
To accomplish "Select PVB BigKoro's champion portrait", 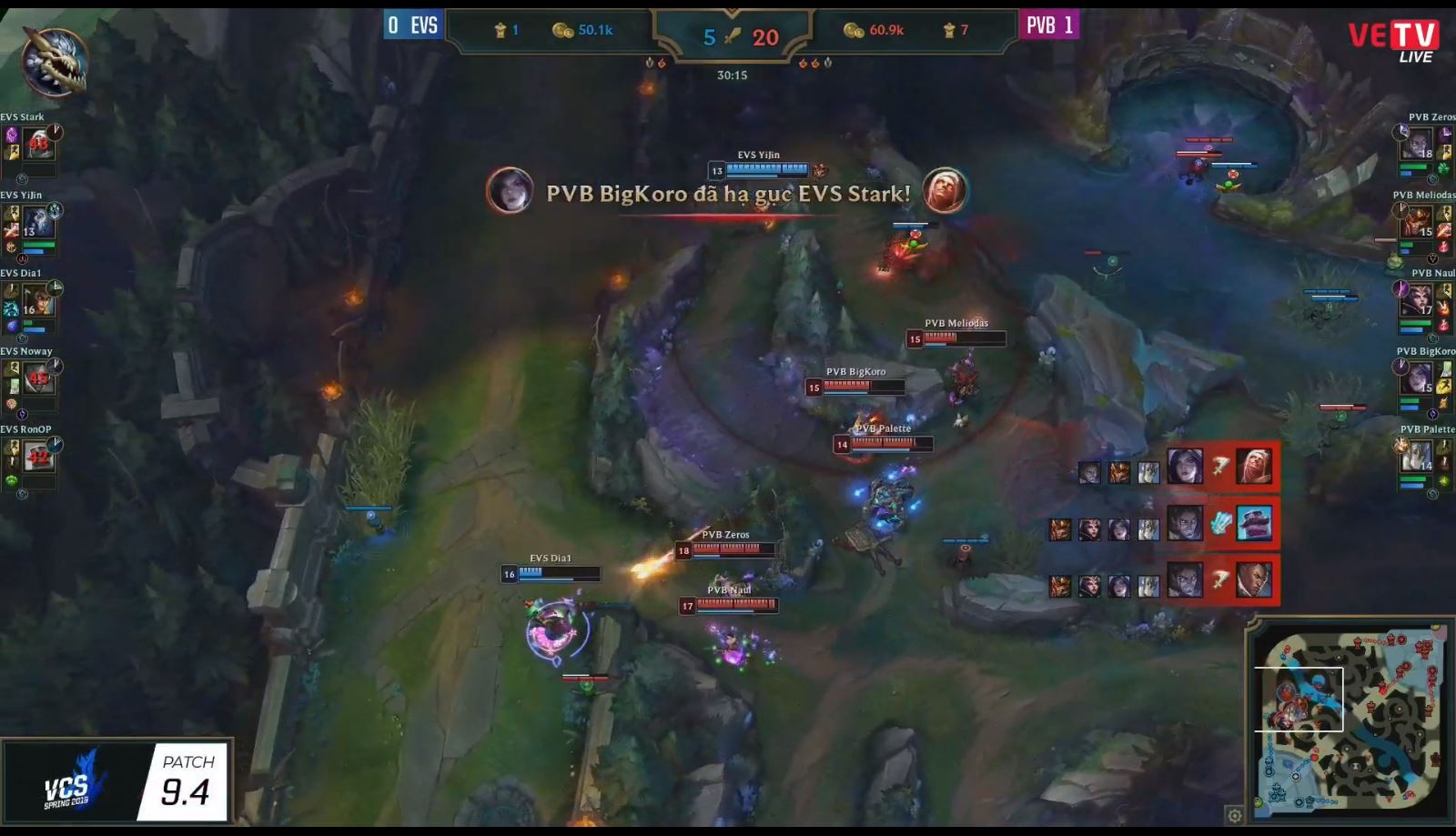I will tap(1416, 378).
